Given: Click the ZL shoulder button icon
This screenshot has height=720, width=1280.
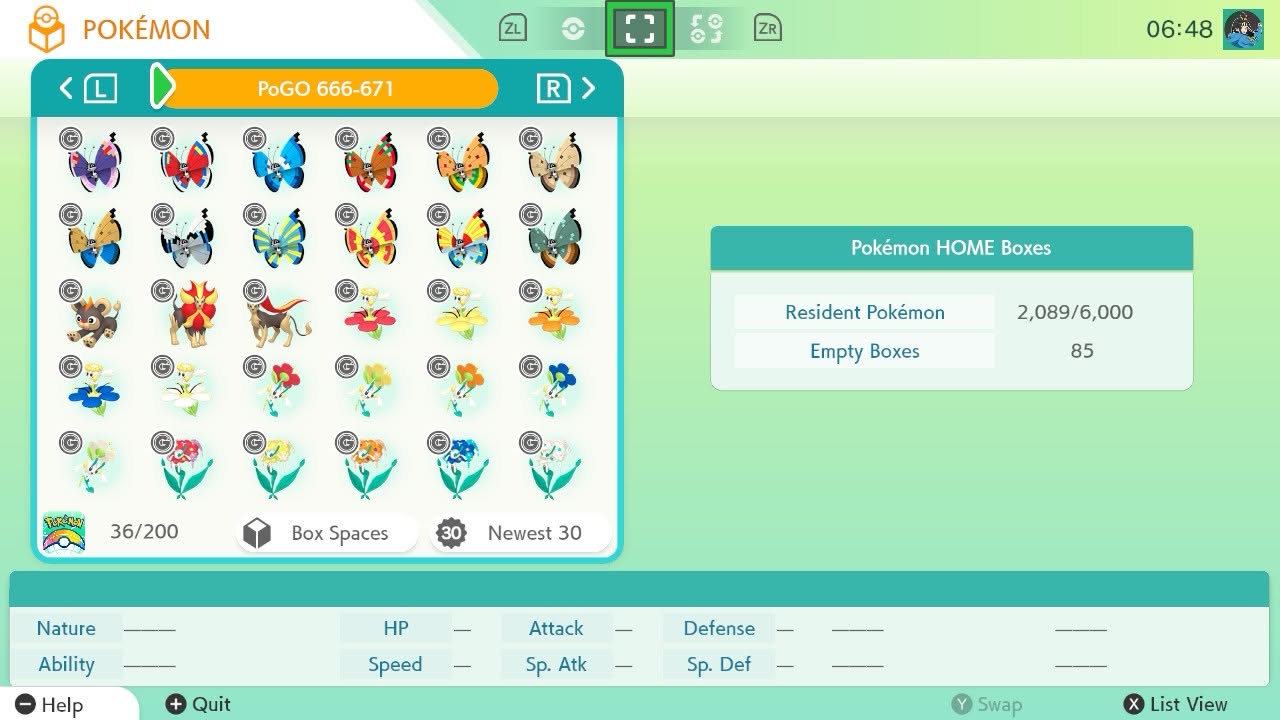Looking at the screenshot, I should point(512,28).
